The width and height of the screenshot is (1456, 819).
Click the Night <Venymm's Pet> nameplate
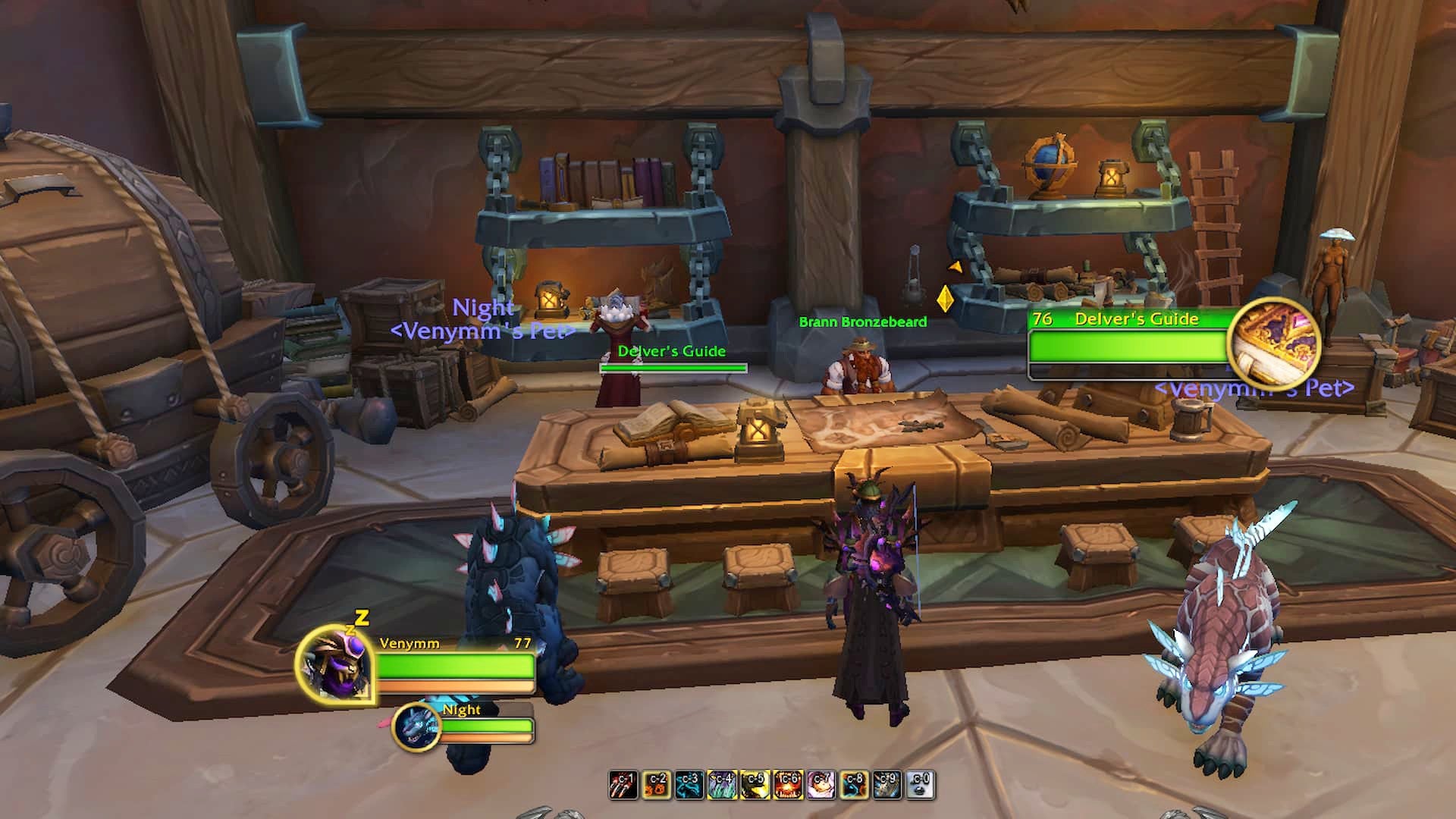483,318
